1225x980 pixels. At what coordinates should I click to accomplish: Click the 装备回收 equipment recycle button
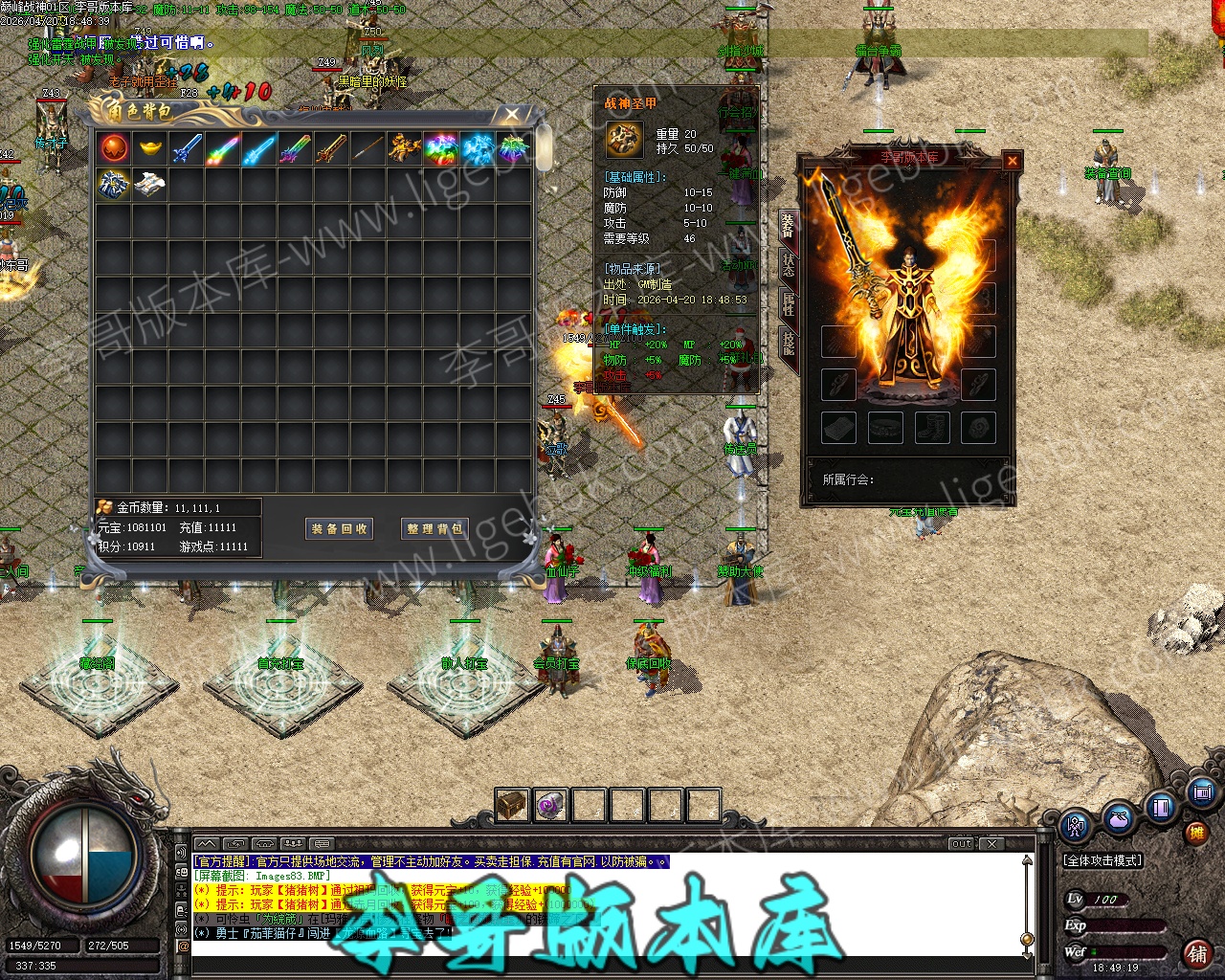click(339, 528)
